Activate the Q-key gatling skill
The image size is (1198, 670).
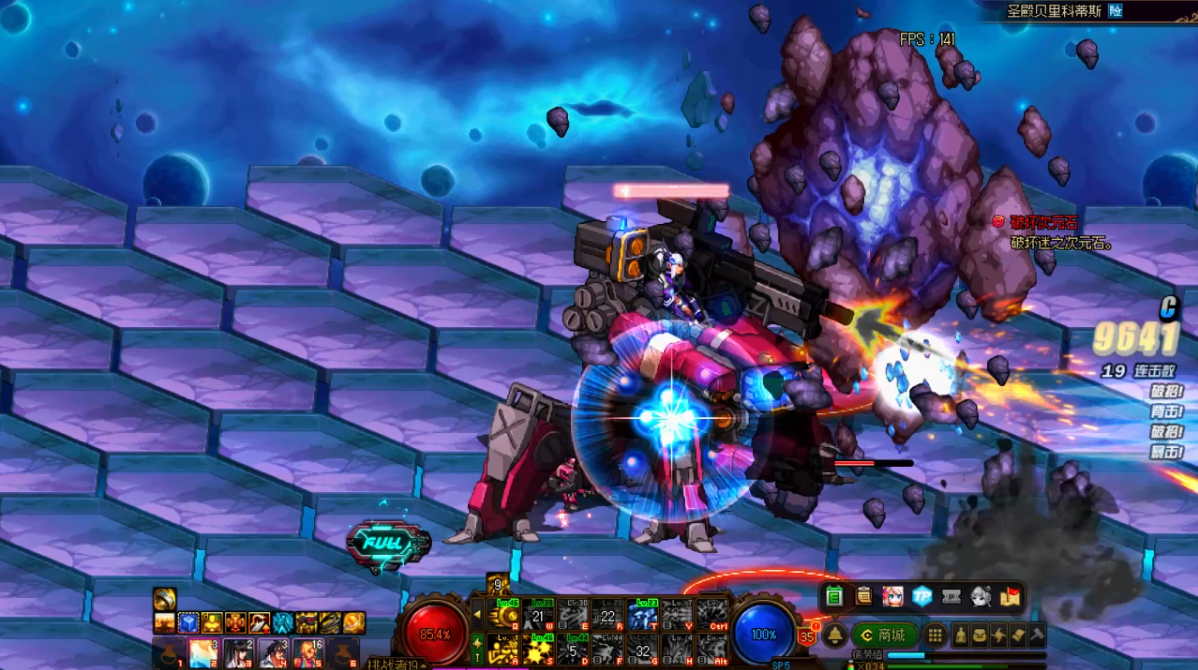[505, 614]
